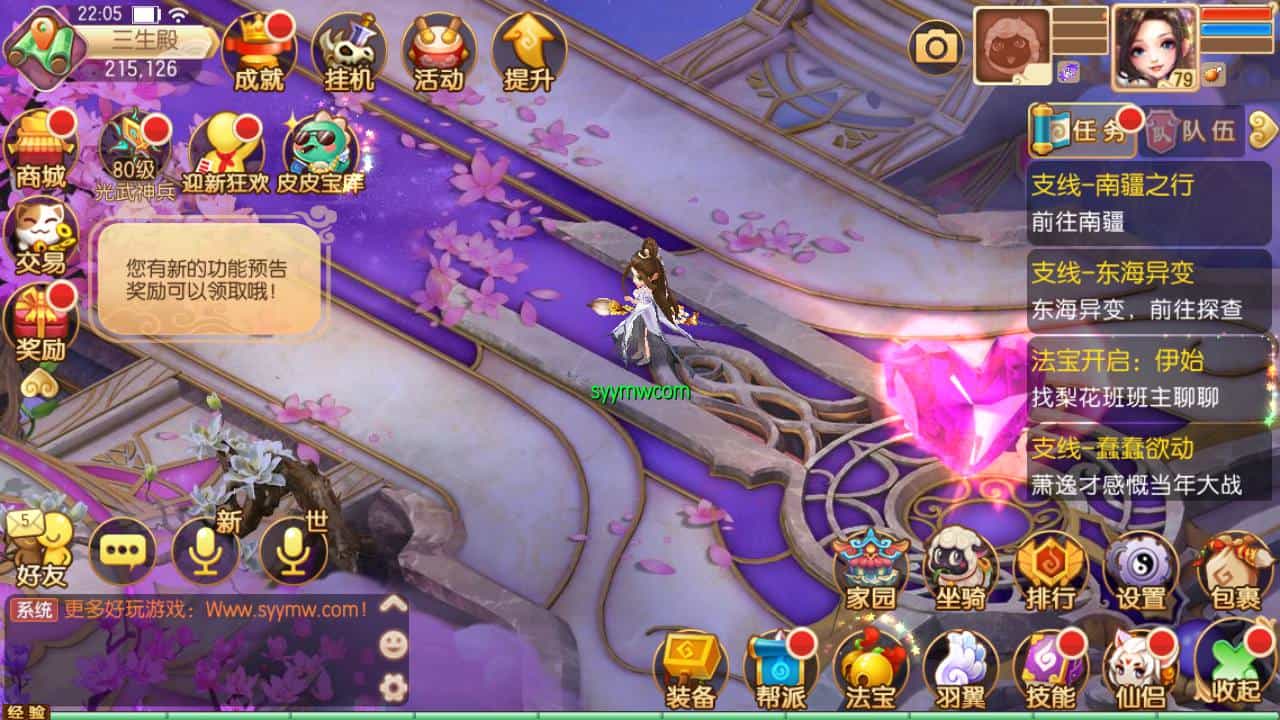Open the 活动 events menu
1280x720 pixels.
tap(439, 52)
